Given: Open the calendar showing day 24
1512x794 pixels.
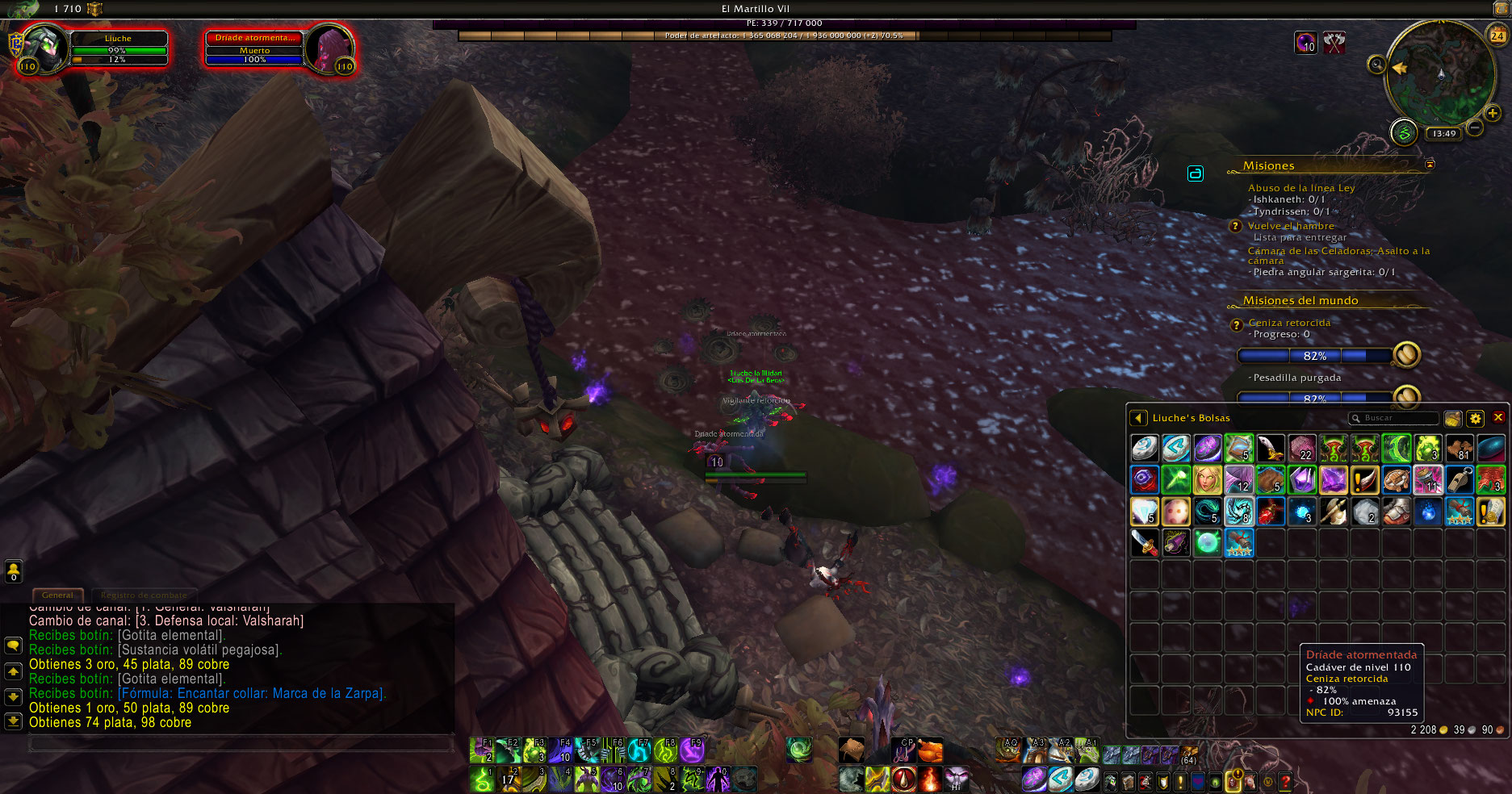Looking at the screenshot, I should click(1497, 36).
